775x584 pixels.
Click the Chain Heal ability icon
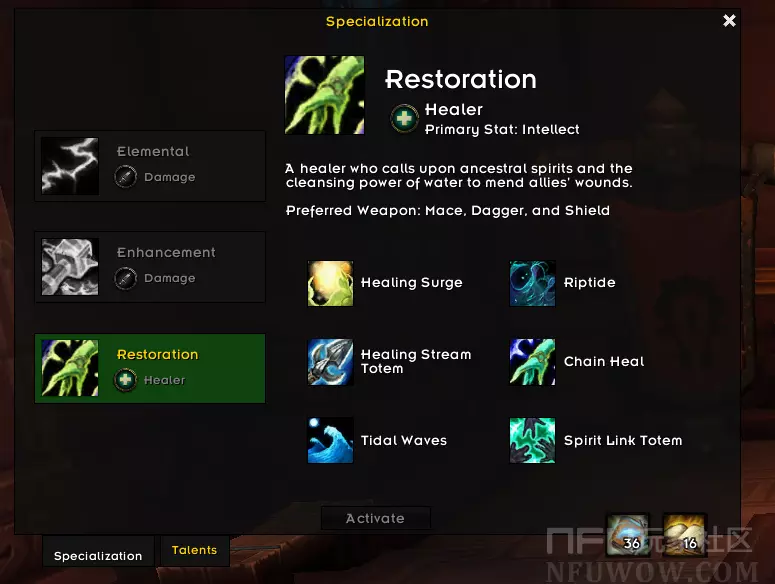point(532,362)
